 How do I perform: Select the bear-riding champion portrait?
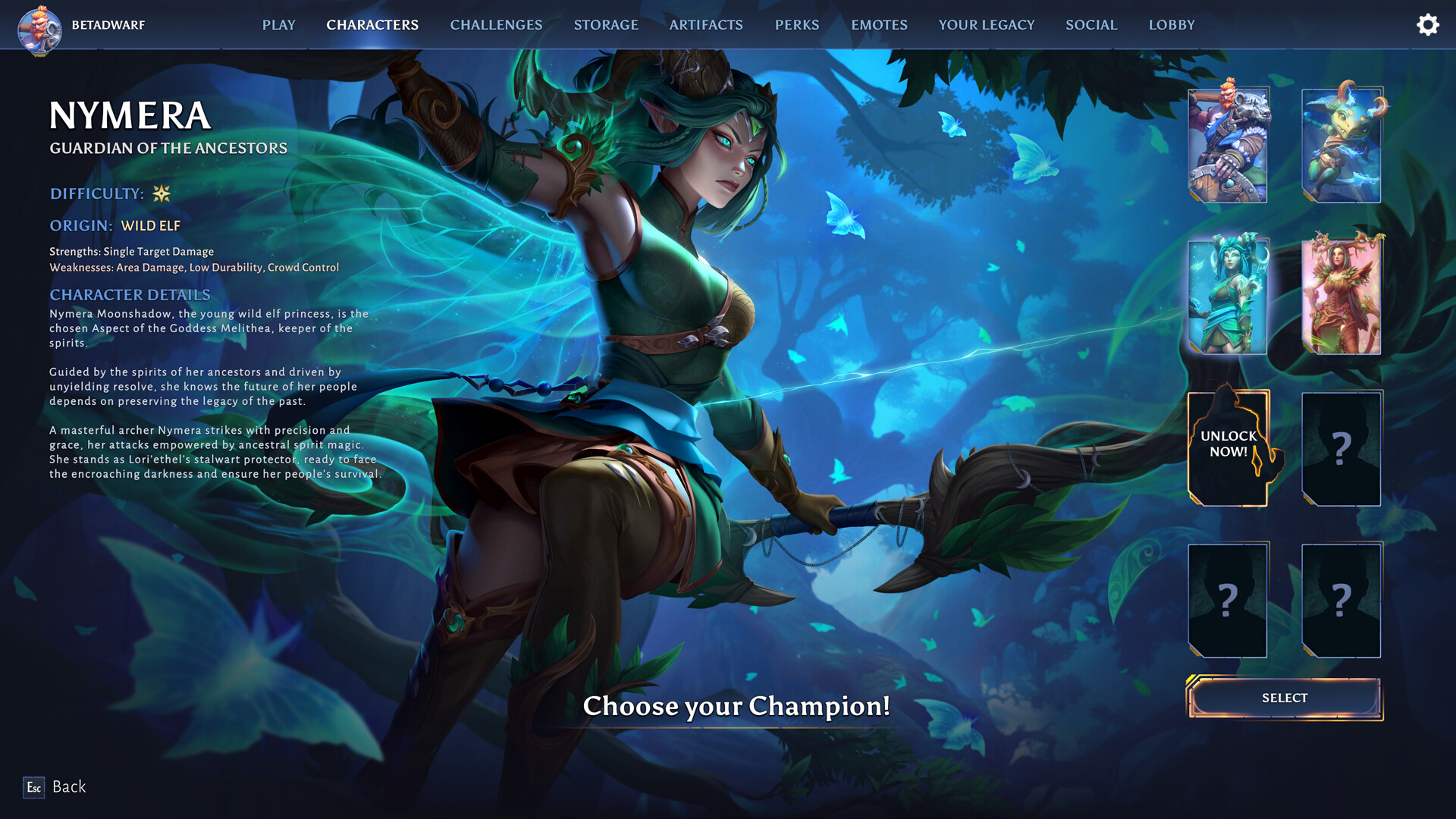1227,144
